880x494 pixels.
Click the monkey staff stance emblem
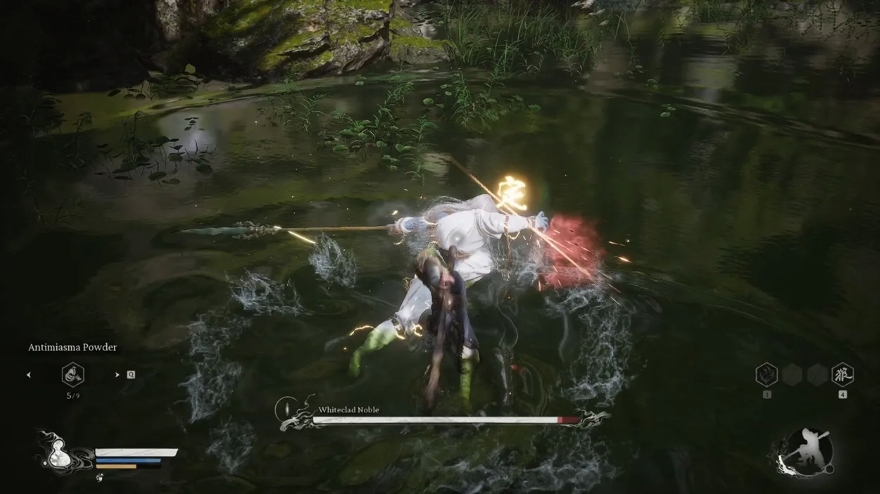tap(806, 452)
